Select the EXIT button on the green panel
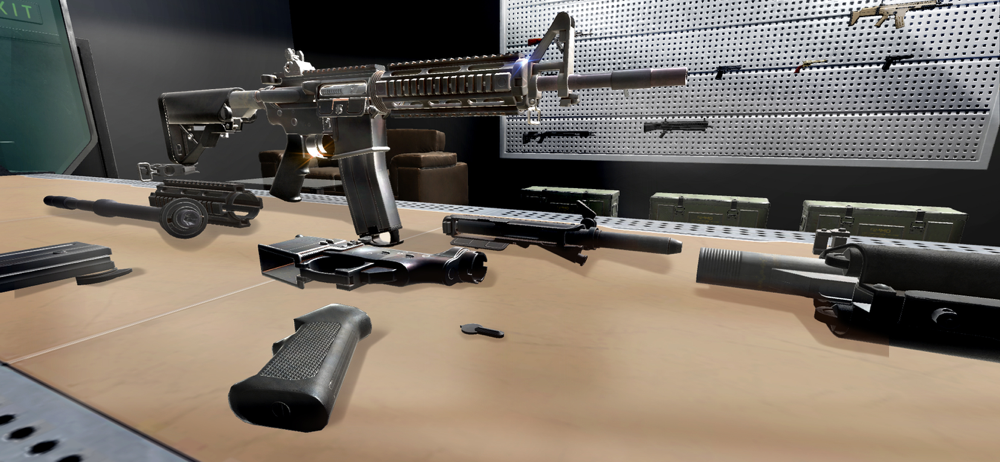The image size is (1000, 462). [16, 11]
